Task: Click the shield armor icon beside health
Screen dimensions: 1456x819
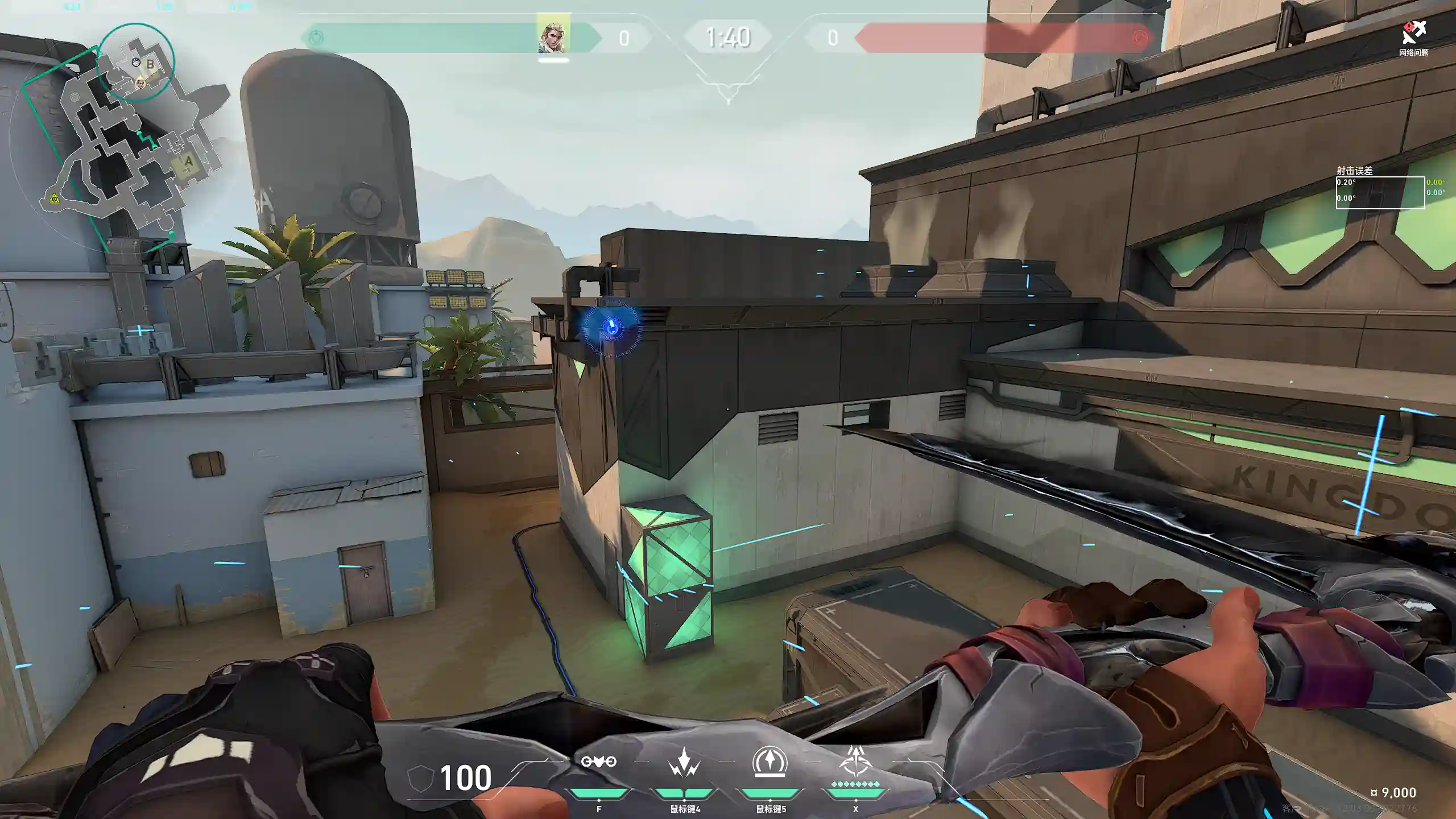Action: click(x=421, y=777)
